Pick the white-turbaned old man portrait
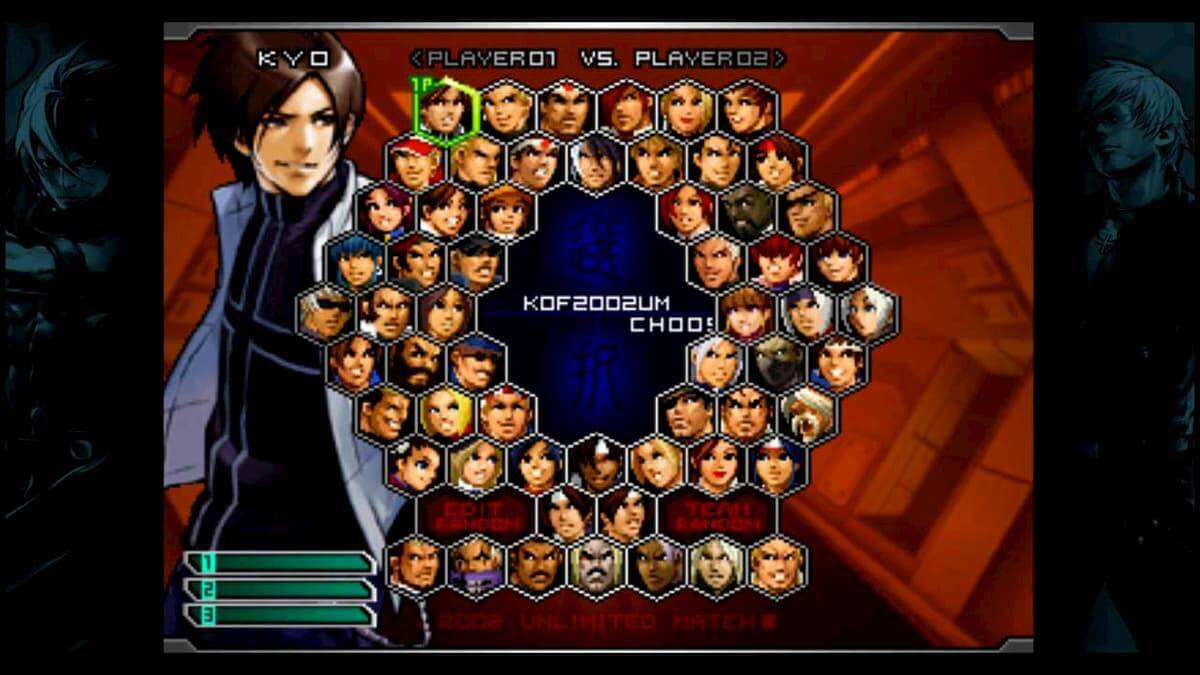The image size is (1200, 675). pos(806,413)
